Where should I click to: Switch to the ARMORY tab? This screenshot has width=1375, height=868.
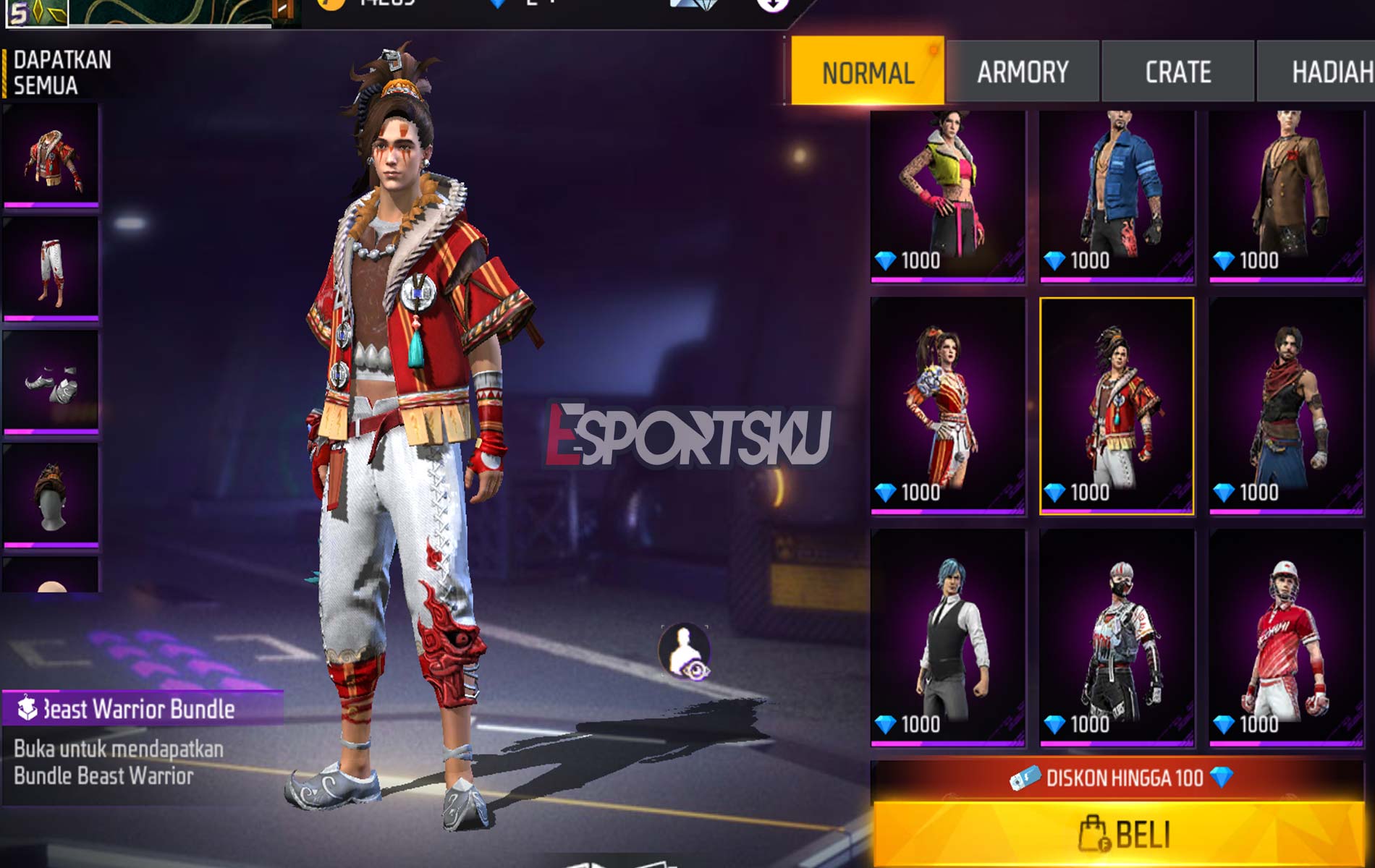click(x=1022, y=71)
